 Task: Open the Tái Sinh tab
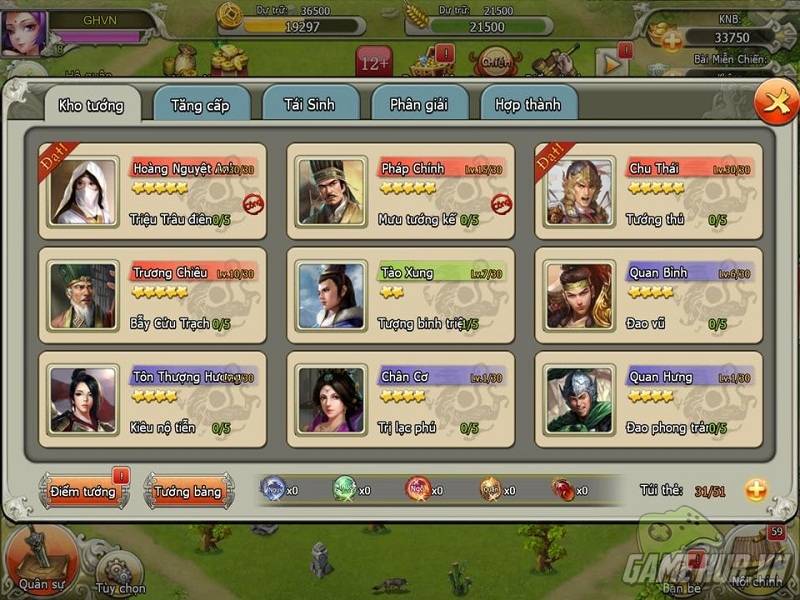click(310, 104)
